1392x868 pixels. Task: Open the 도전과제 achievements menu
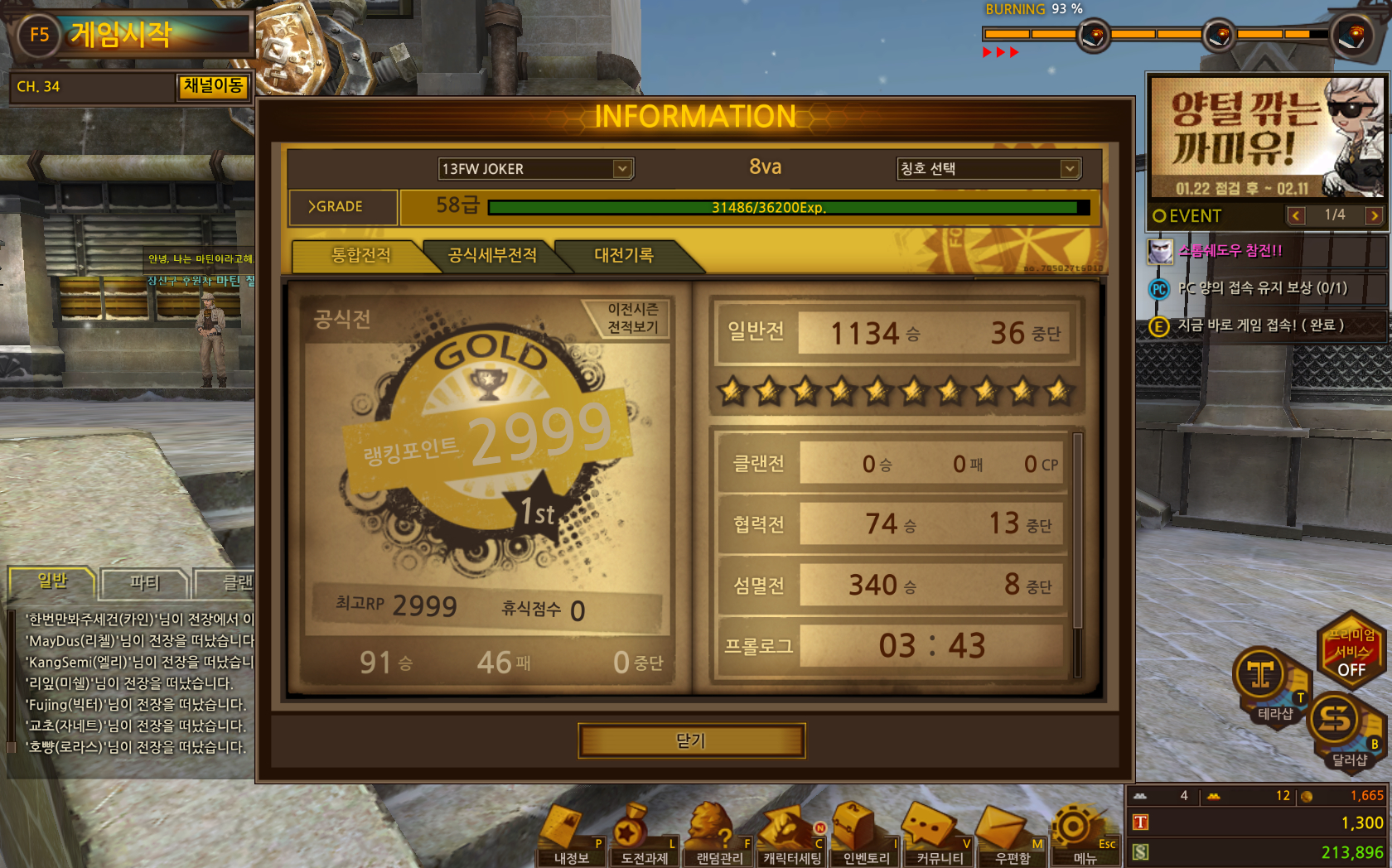(x=644, y=838)
